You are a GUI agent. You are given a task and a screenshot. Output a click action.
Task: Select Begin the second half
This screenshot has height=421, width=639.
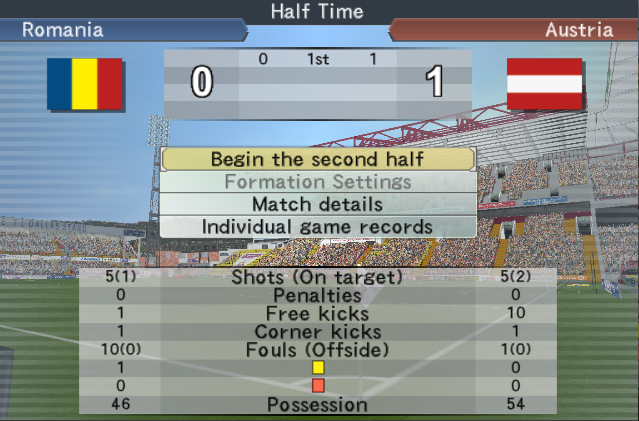317,159
